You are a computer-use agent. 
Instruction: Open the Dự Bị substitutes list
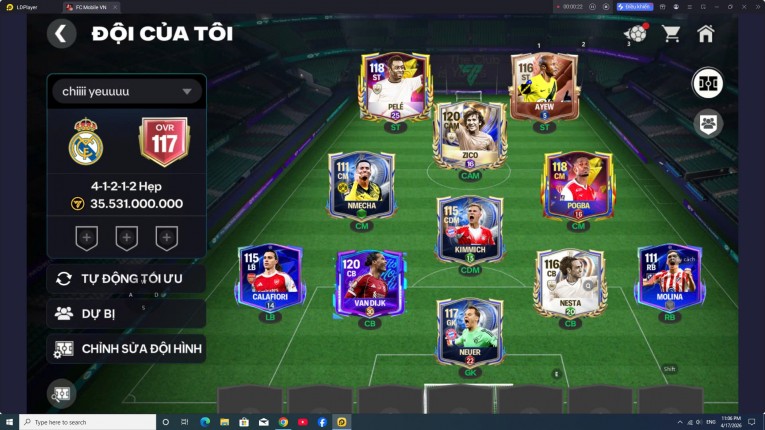tap(126, 313)
